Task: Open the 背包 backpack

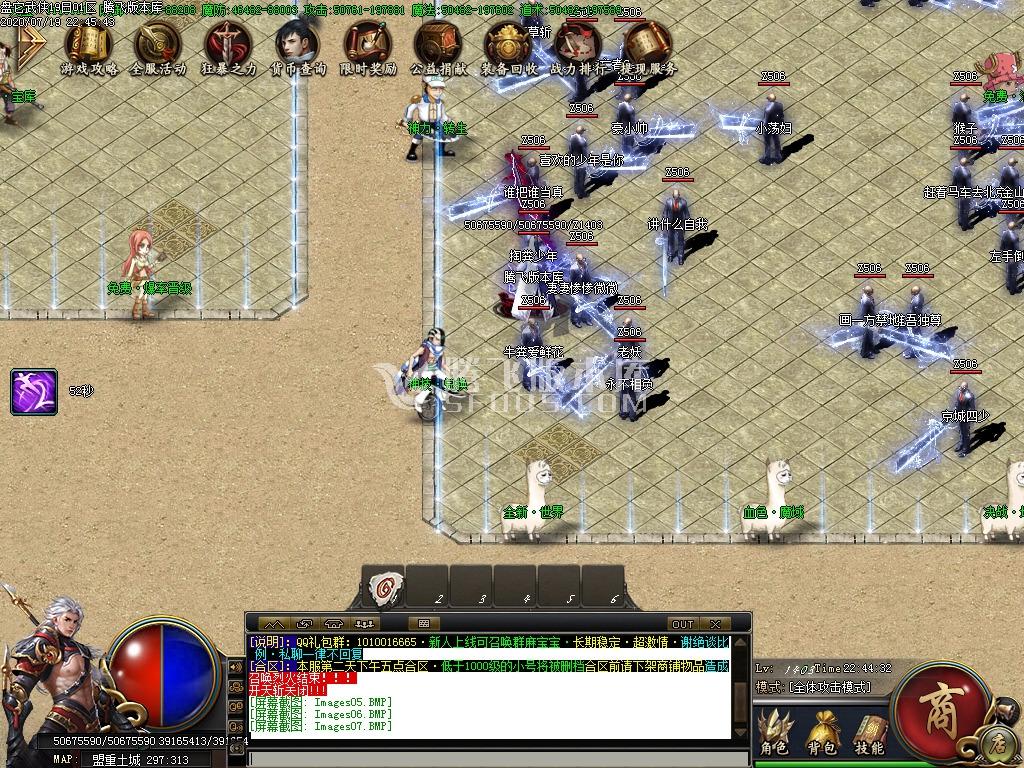Action: (x=822, y=732)
